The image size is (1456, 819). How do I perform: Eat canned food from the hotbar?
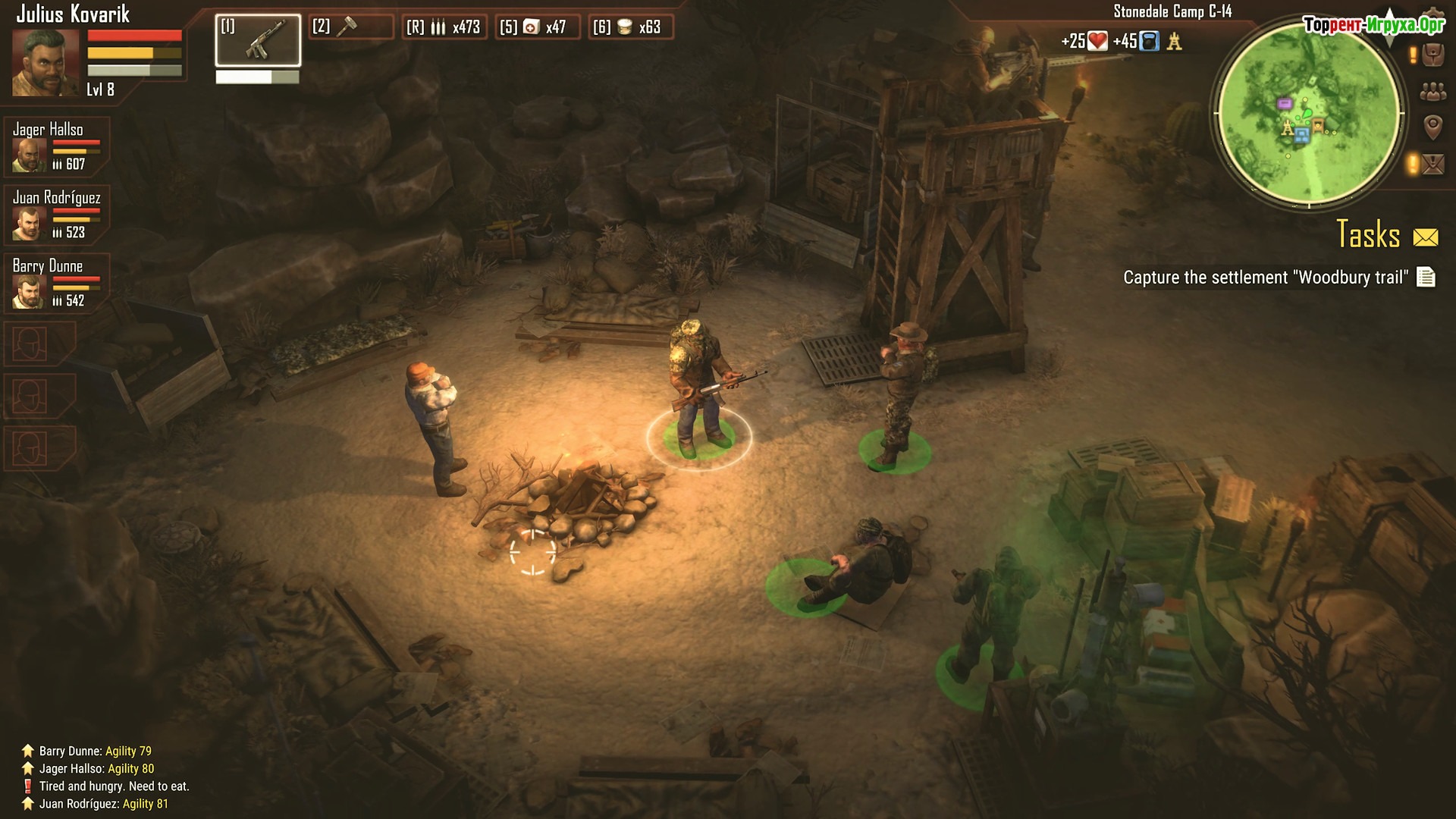coord(631,27)
